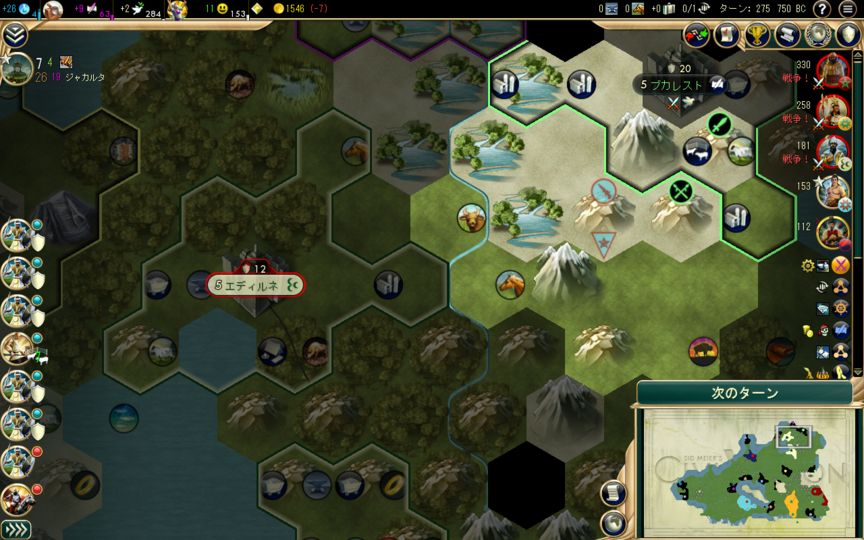Open the military overview shield icon
864x540 pixels.
pos(846,36)
